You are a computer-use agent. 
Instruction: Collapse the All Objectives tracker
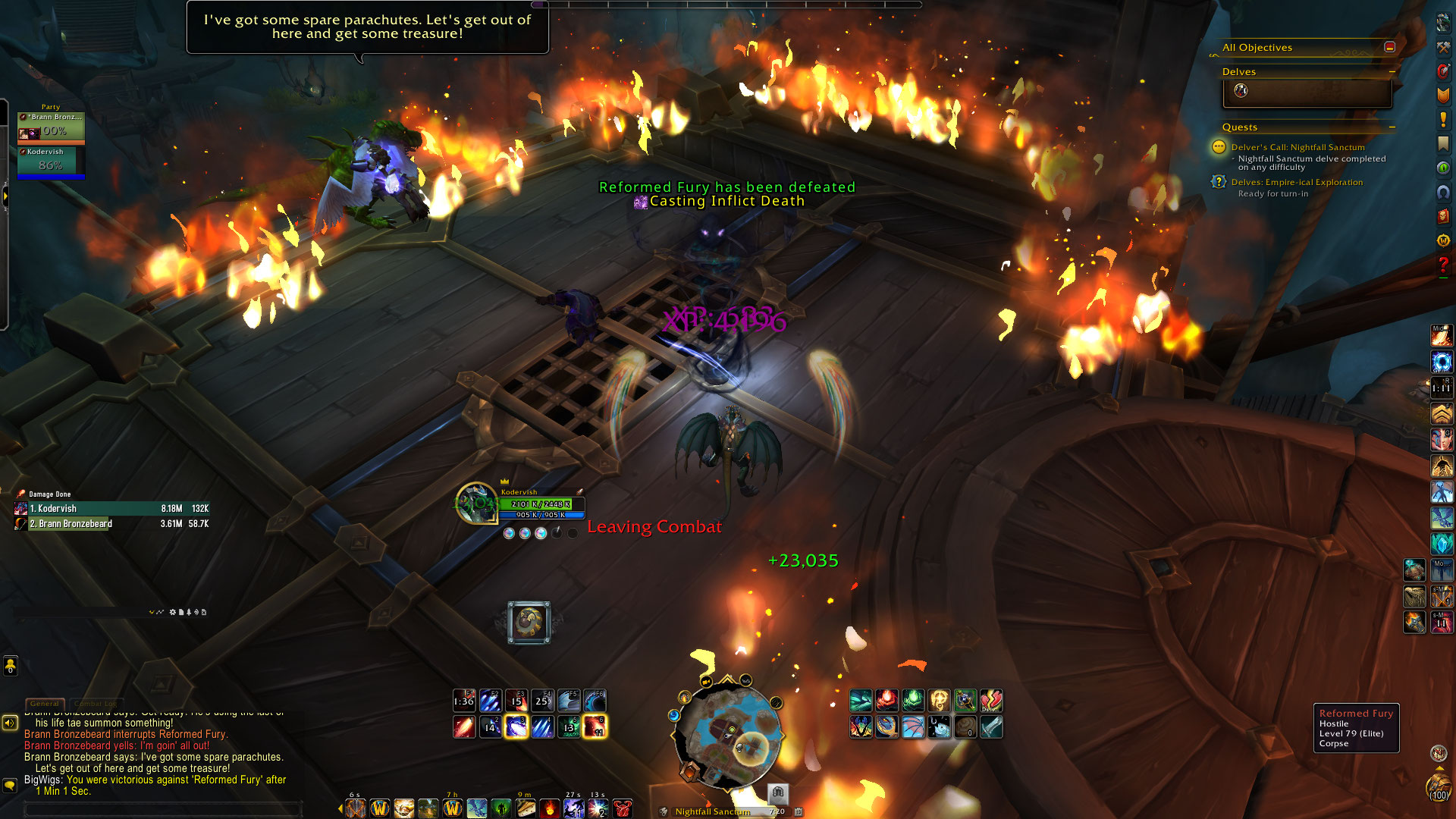[x=1390, y=47]
